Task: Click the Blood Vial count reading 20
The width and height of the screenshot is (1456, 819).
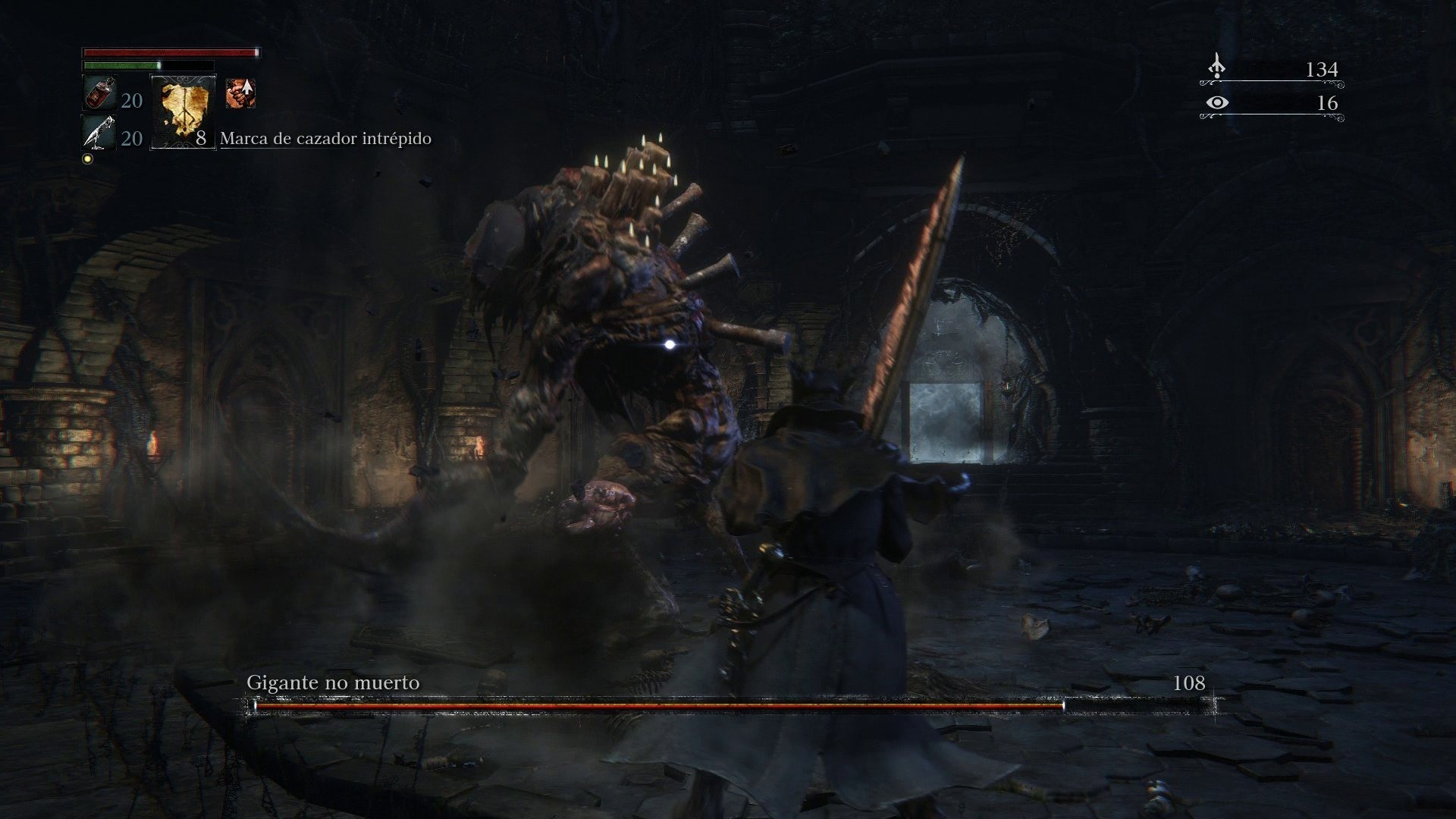Action: click(x=132, y=100)
